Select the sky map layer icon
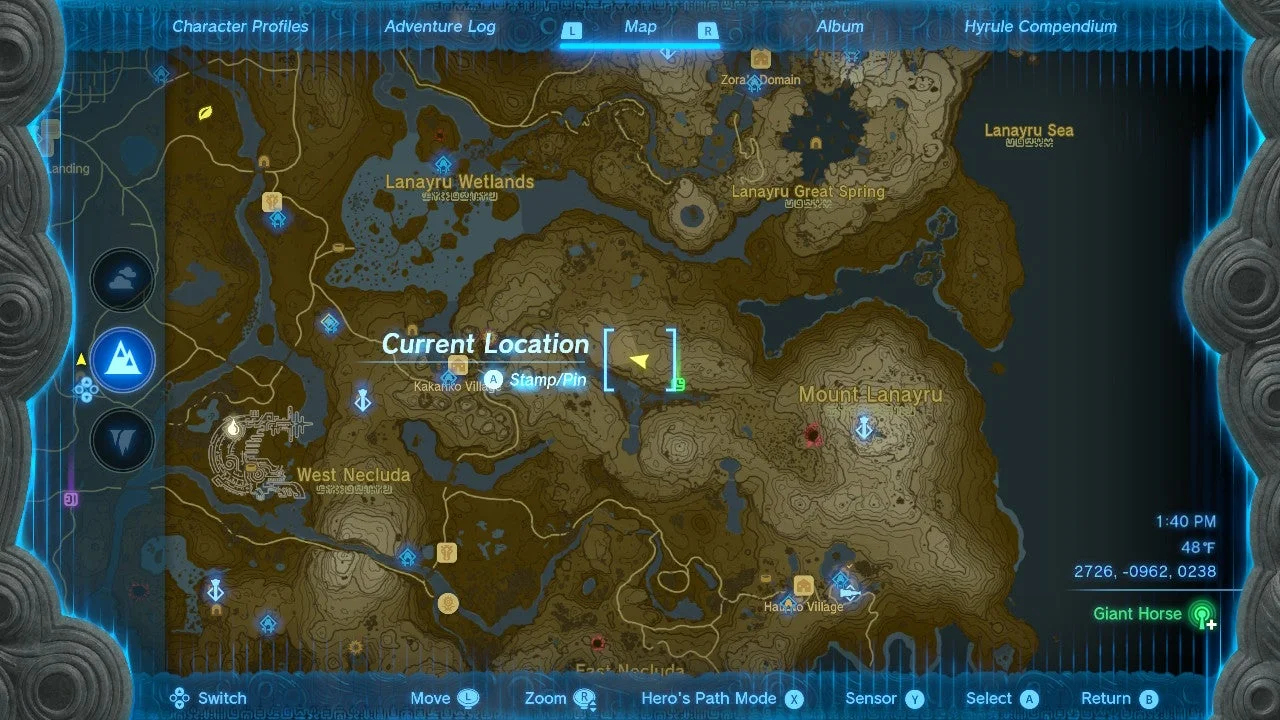 point(120,279)
